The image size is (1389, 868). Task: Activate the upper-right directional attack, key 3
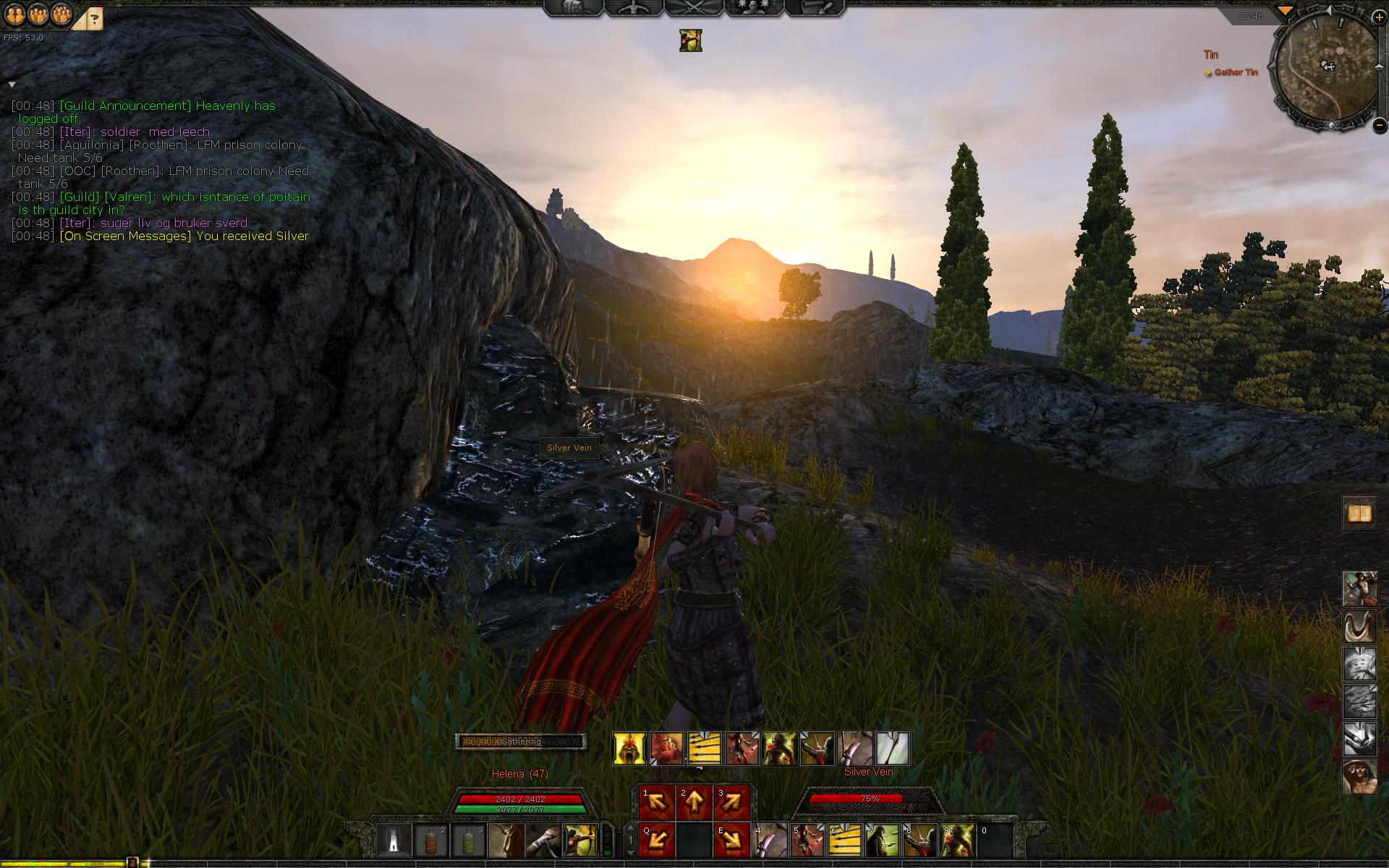coord(731,803)
